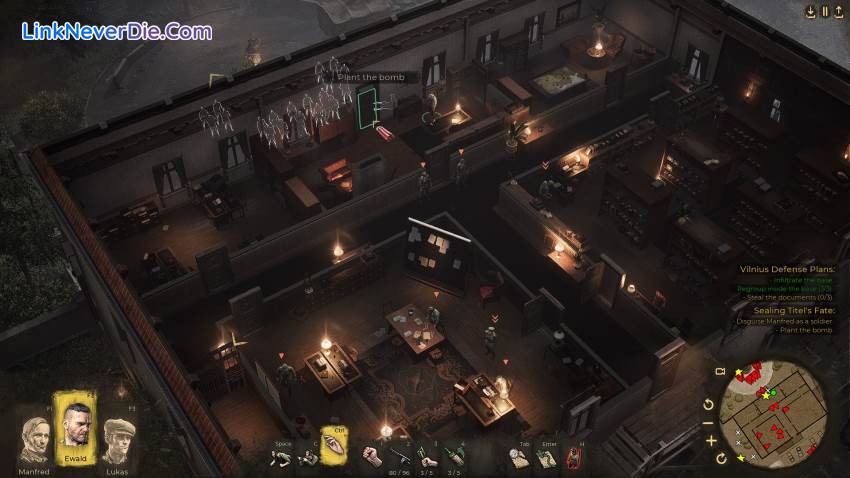Select Manfred's character portrait
Screen dimensions: 850x478
pyautogui.click(x=34, y=436)
